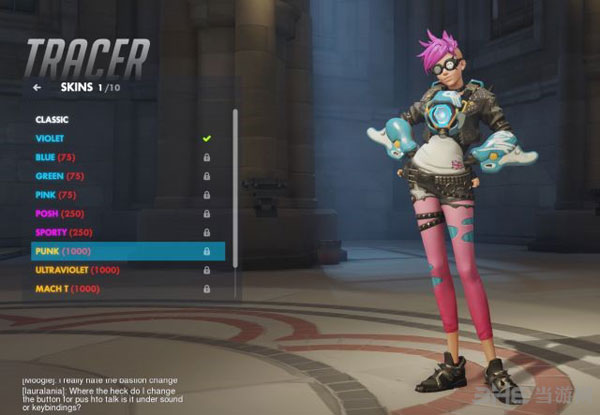Choose the Posh skin

[x=60, y=213]
